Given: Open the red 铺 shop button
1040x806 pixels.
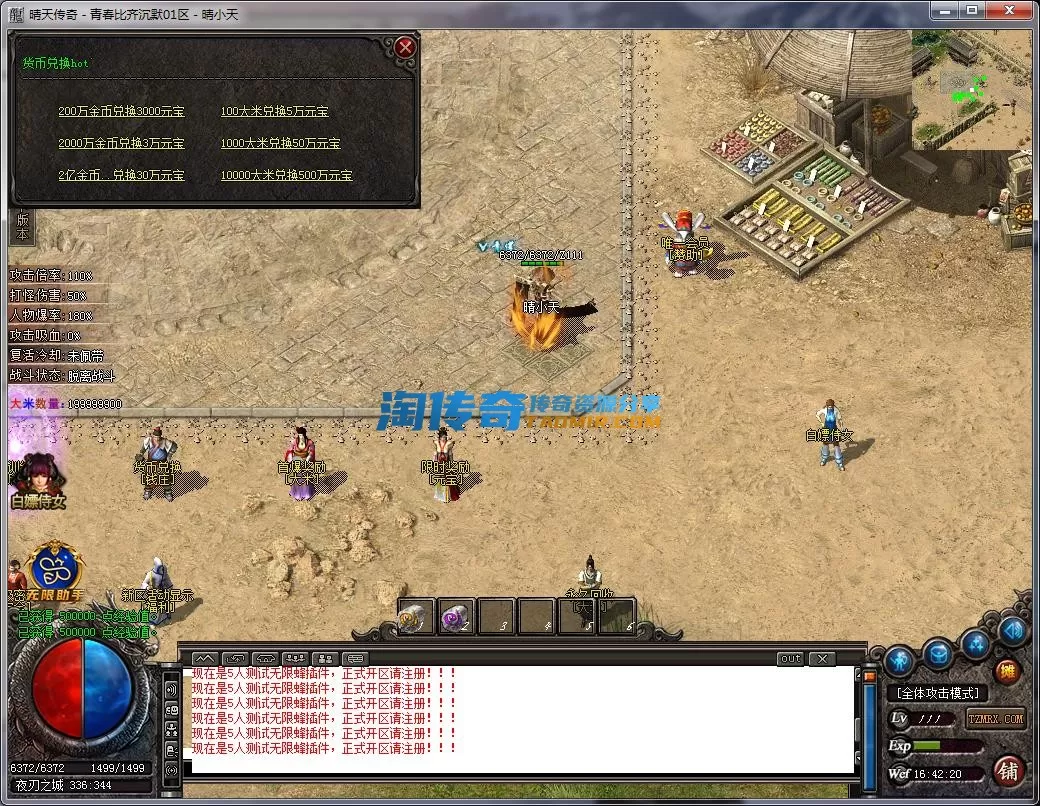Looking at the screenshot, I should click(1008, 771).
